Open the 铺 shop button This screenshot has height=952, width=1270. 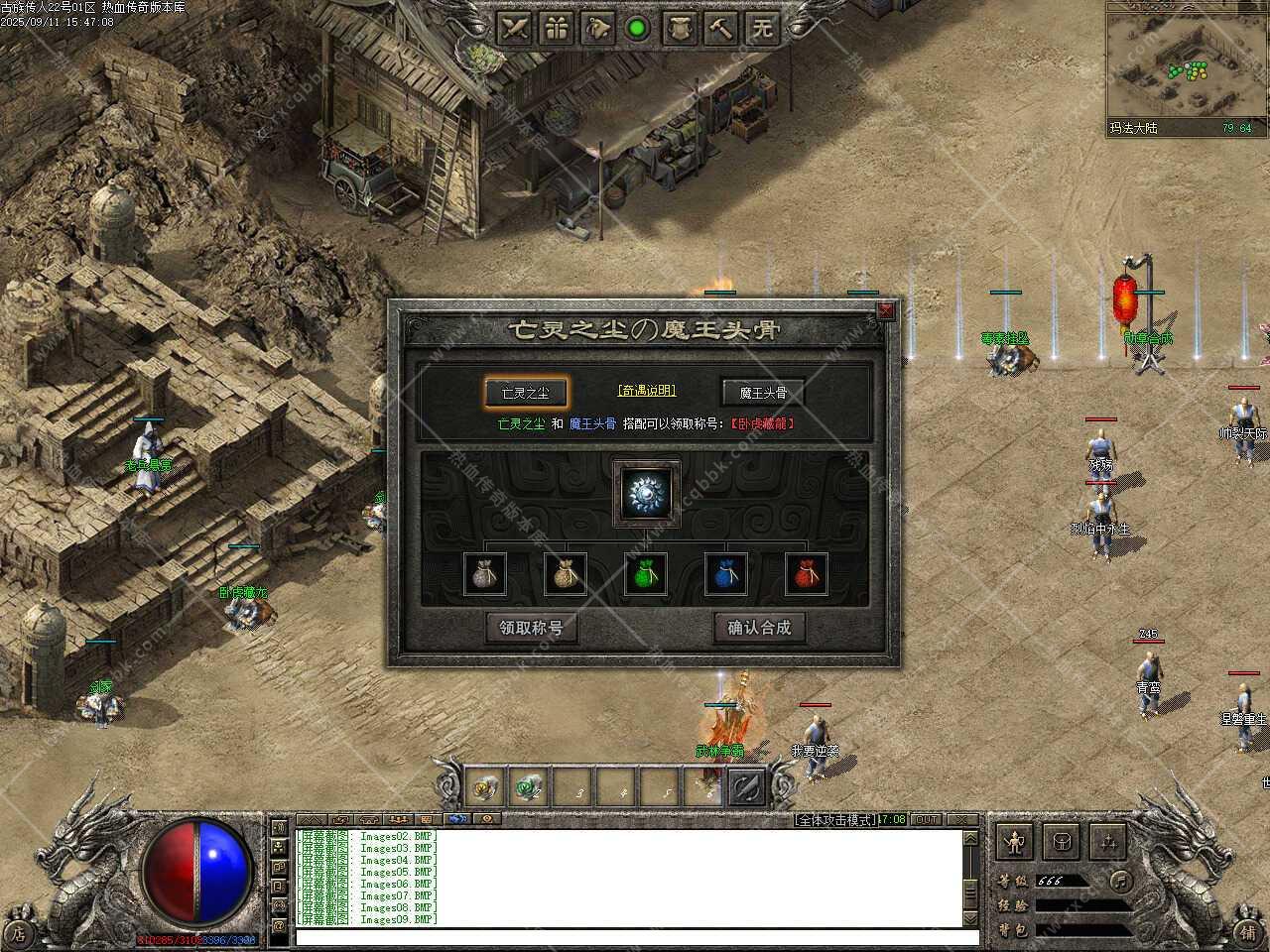click(x=1248, y=931)
